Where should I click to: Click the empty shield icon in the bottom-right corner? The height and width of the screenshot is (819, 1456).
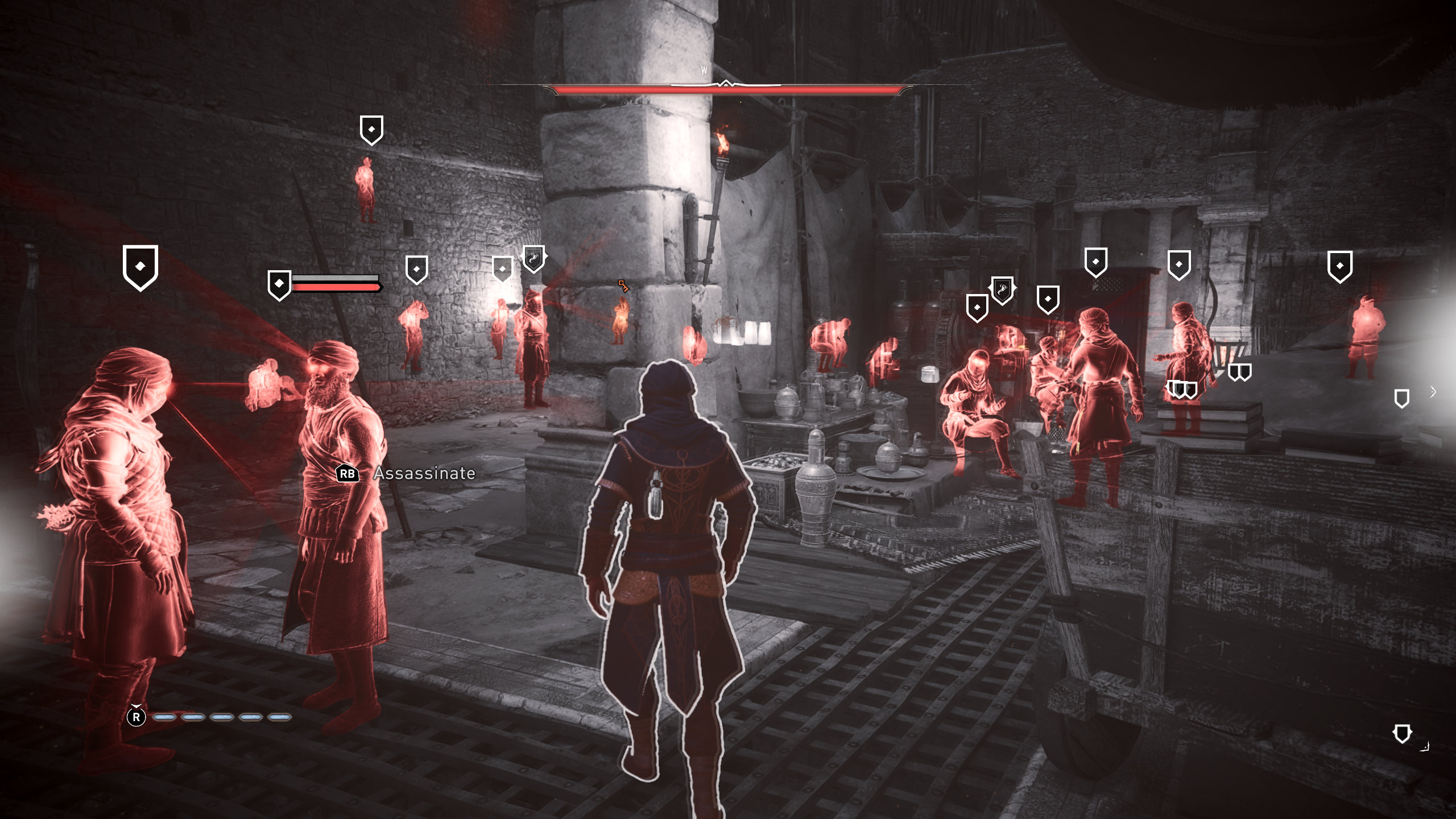1402,734
